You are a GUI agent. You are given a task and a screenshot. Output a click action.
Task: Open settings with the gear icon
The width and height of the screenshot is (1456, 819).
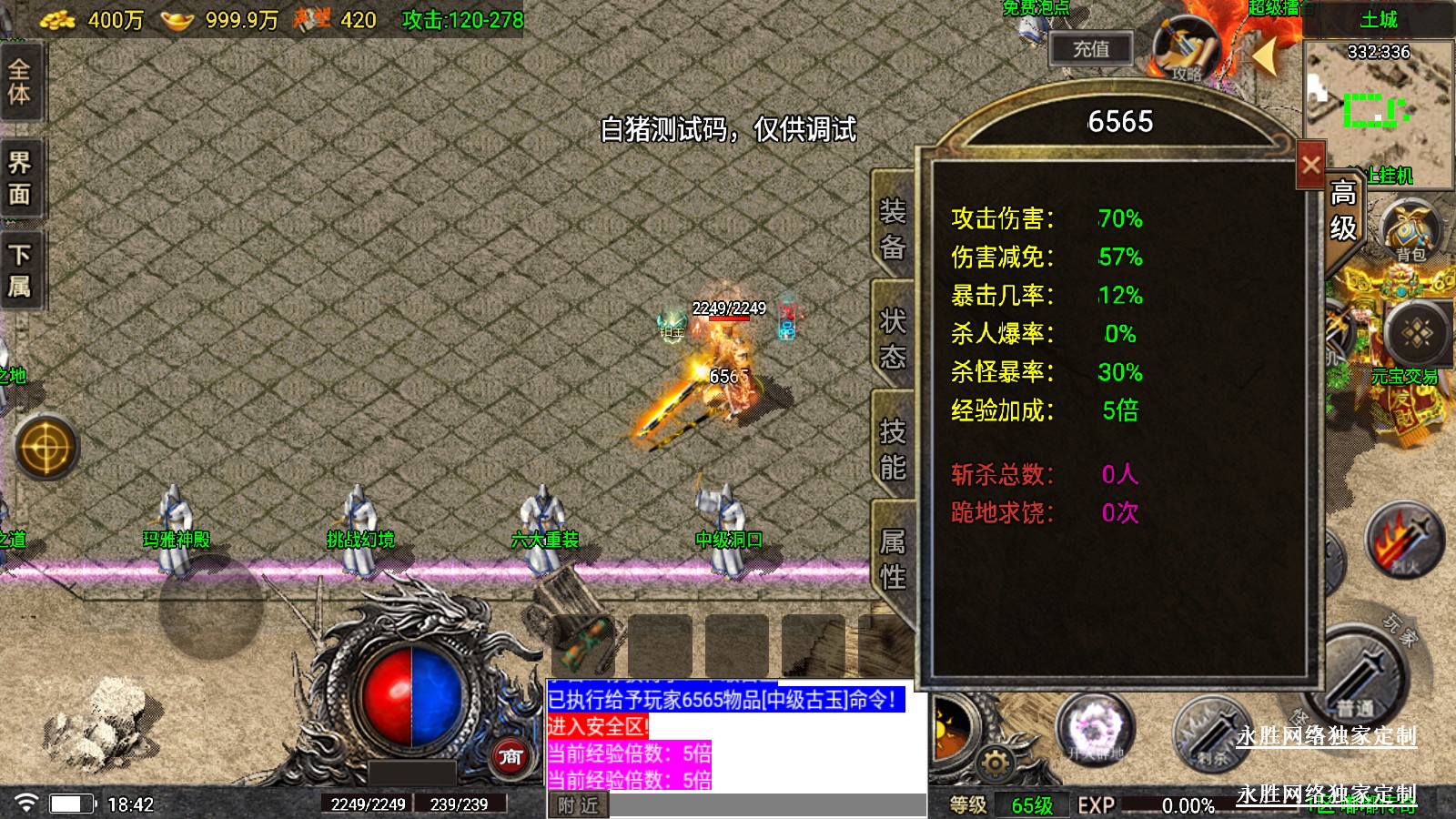(995, 761)
